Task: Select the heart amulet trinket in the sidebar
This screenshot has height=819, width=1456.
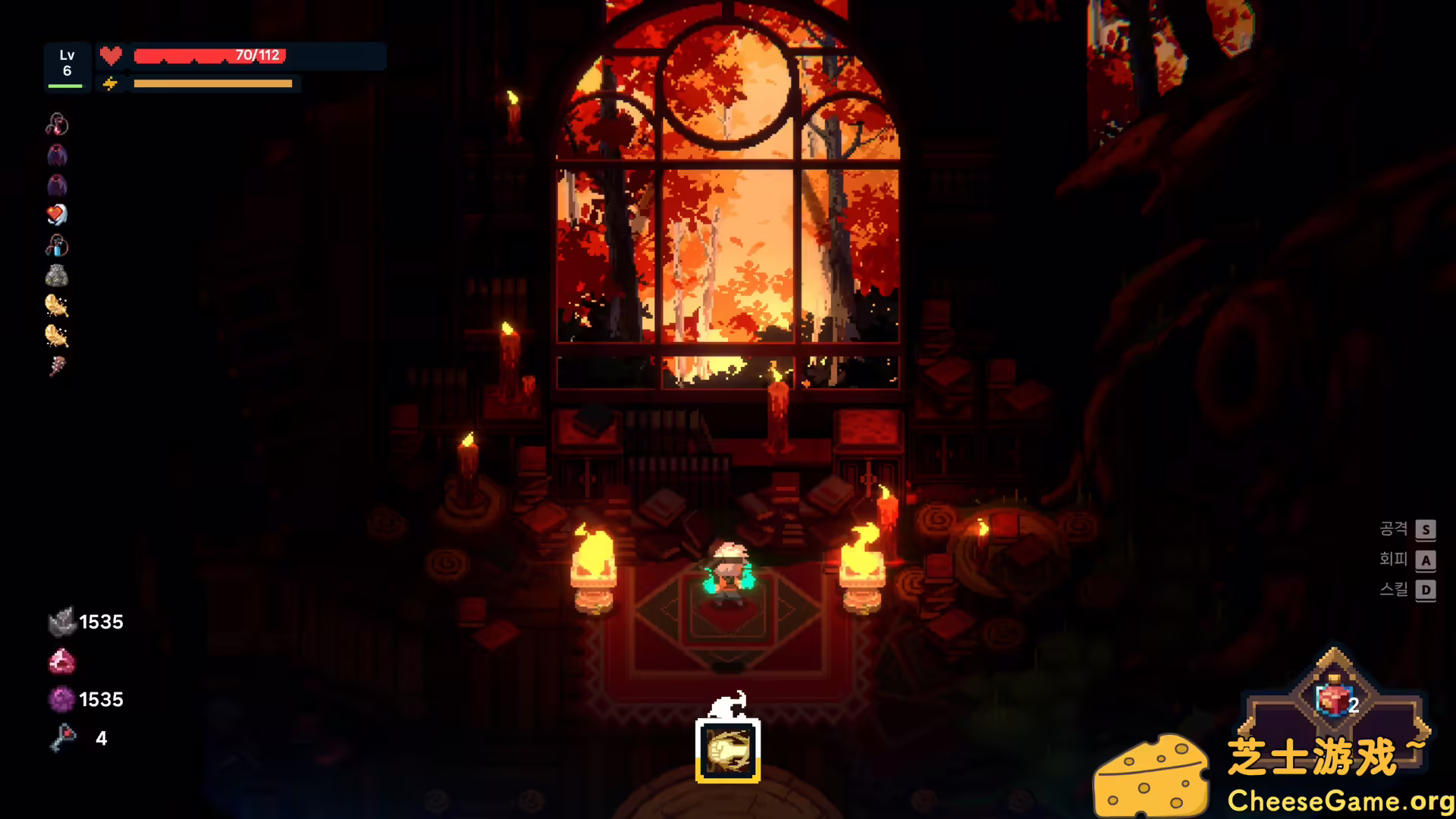Action: click(58, 124)
